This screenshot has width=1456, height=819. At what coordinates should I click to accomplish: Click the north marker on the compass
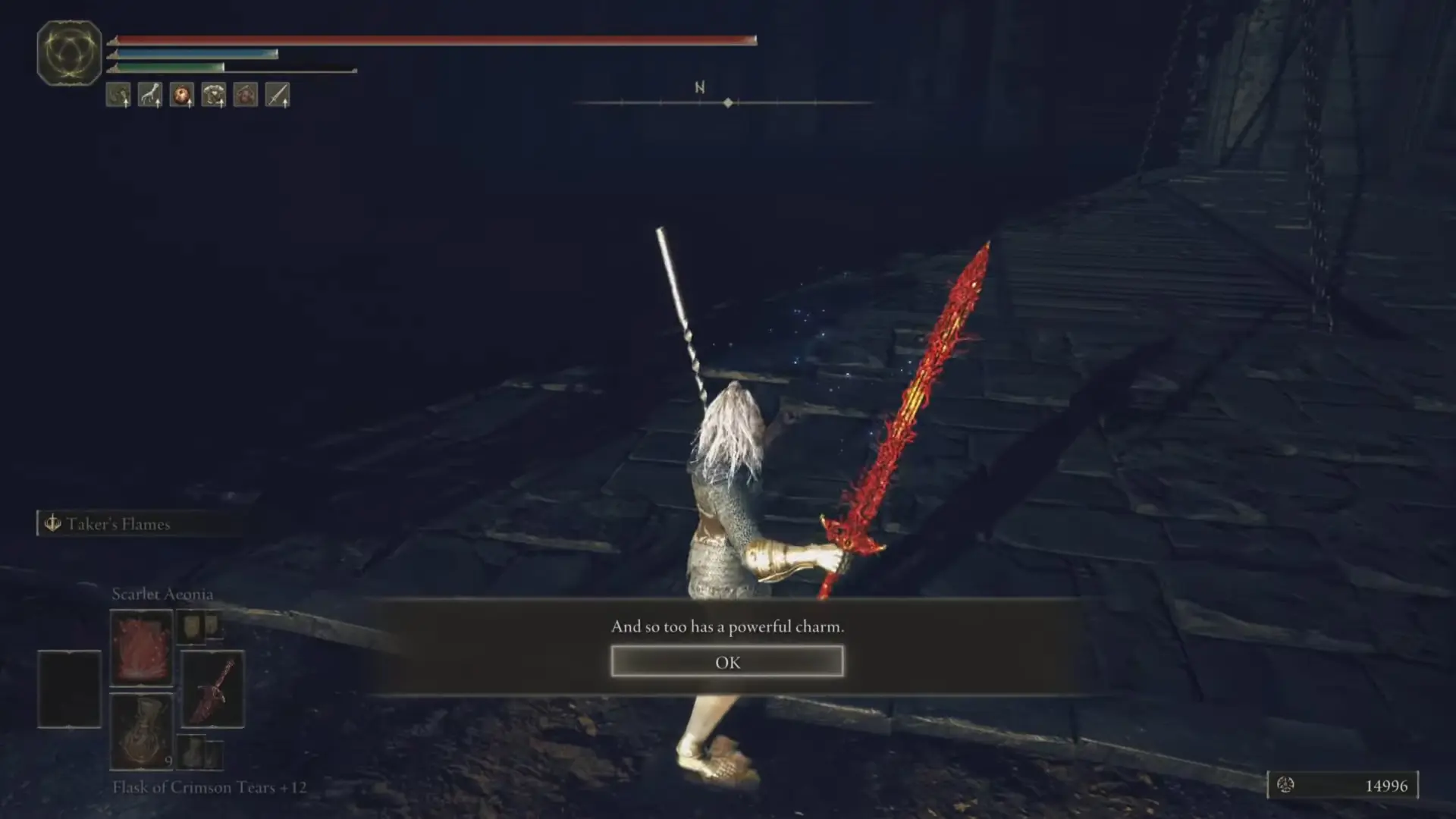(698, 88)
